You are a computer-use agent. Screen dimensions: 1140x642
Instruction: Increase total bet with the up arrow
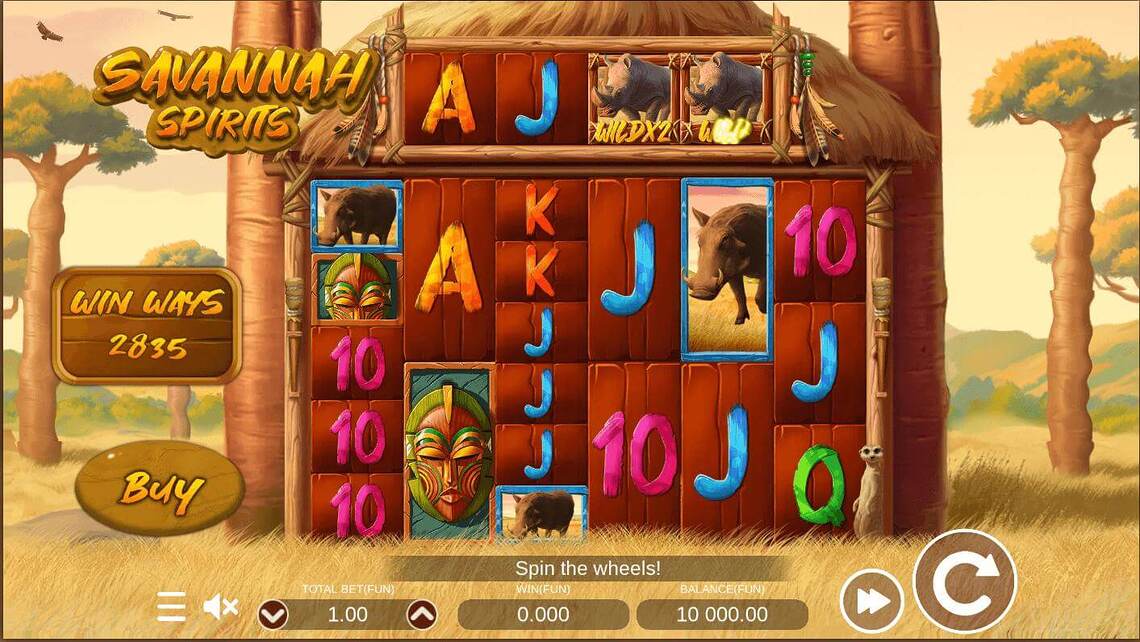[422, 614]
